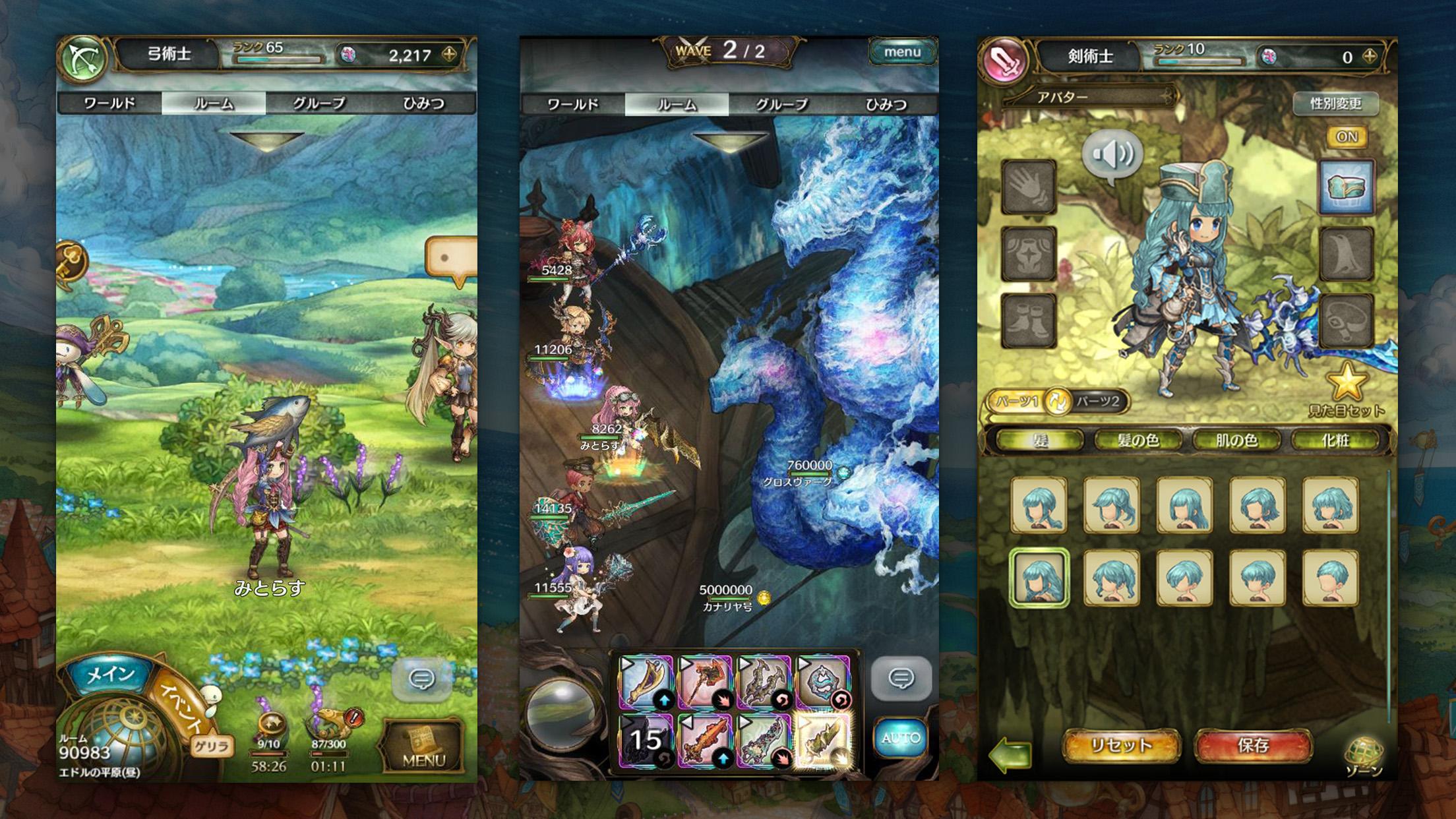This screenshot has height=819, width=1456.
Task: Switch to the 化粧 tab
Action: point(1335,440)
